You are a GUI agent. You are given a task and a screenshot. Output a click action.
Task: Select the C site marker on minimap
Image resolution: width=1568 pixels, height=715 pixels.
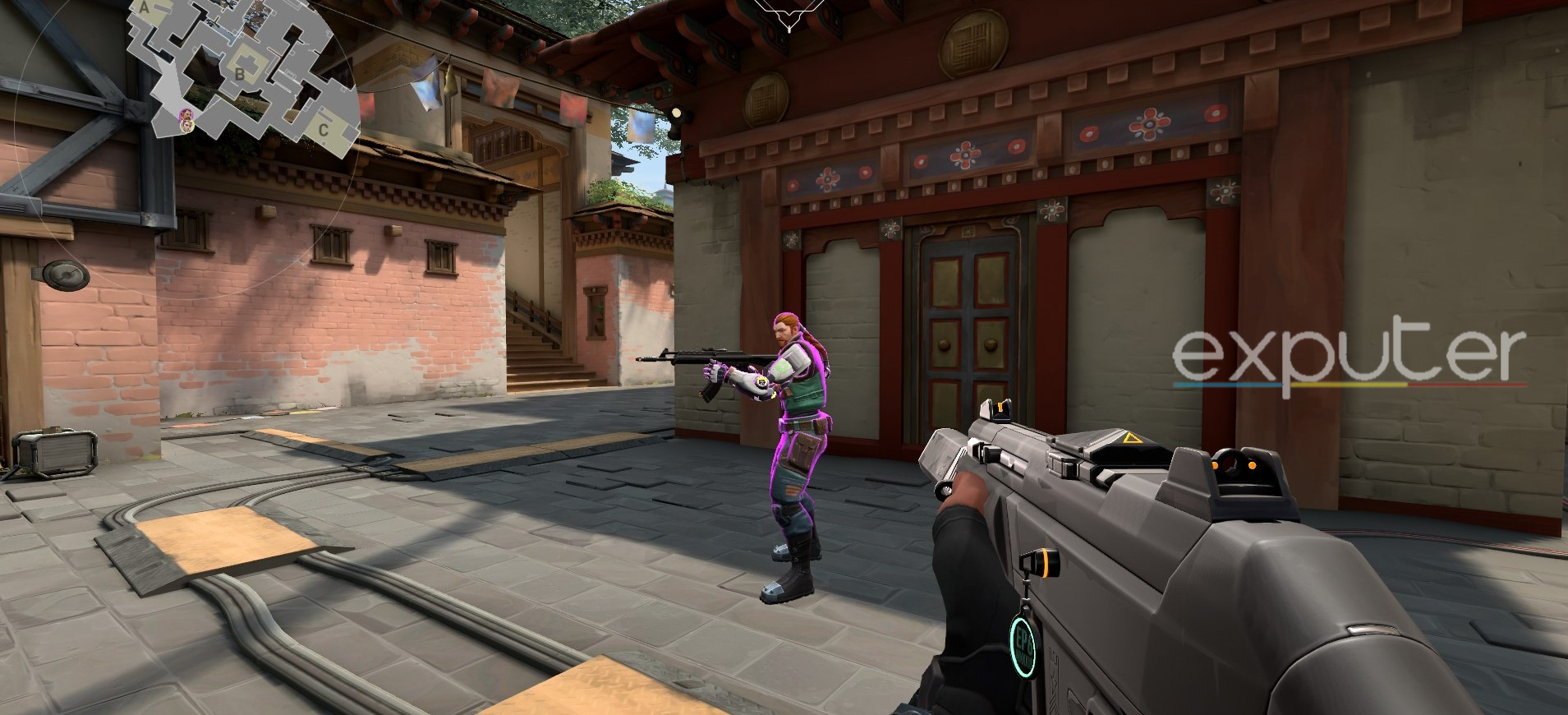324,128
